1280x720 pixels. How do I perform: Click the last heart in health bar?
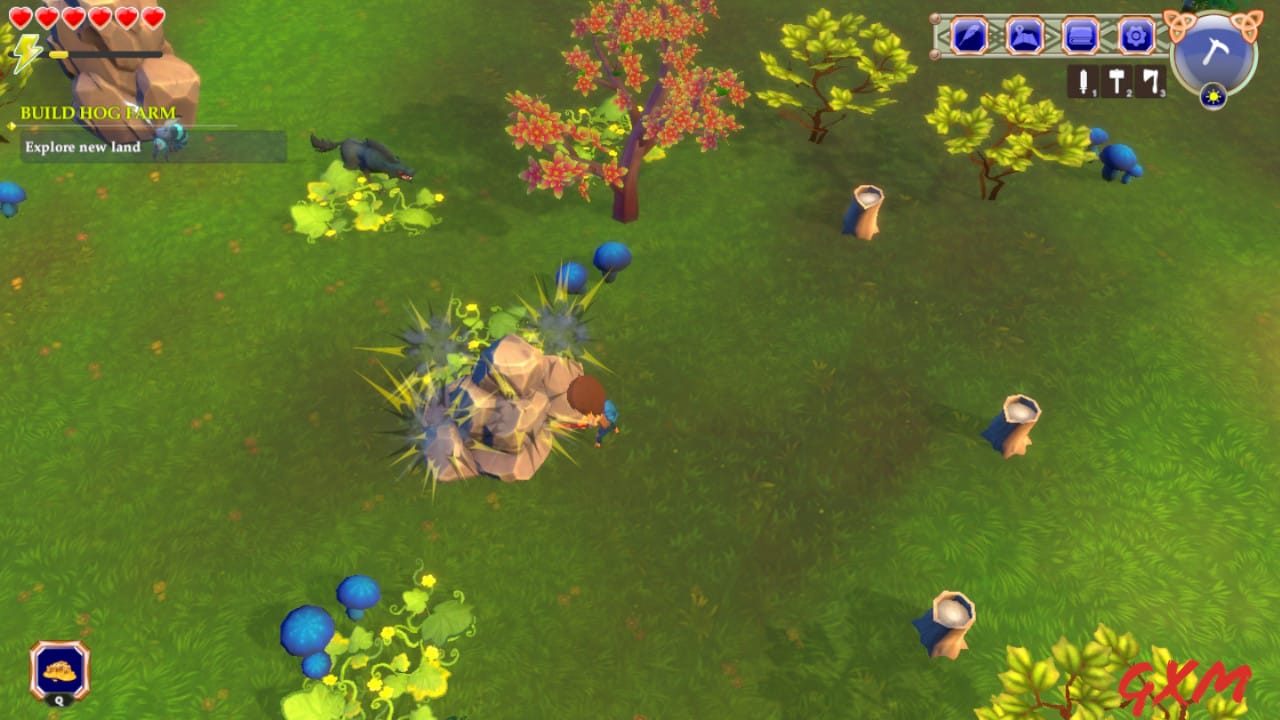point(152,18)
